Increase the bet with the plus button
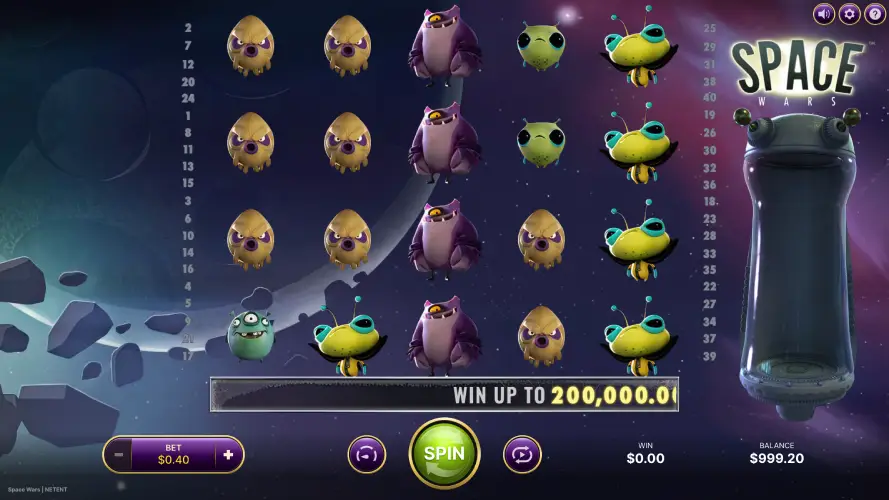 229,455
